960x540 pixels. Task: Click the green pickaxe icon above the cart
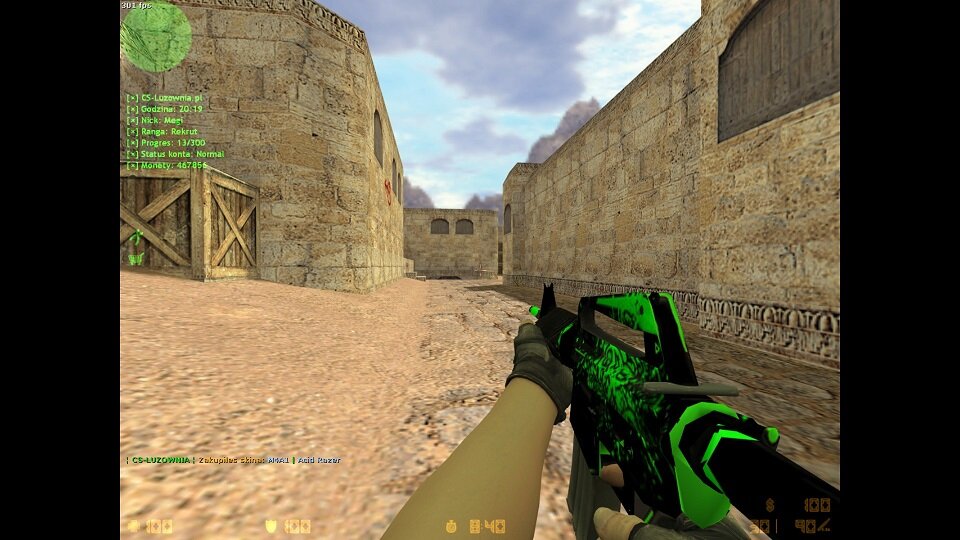point(136,237)
